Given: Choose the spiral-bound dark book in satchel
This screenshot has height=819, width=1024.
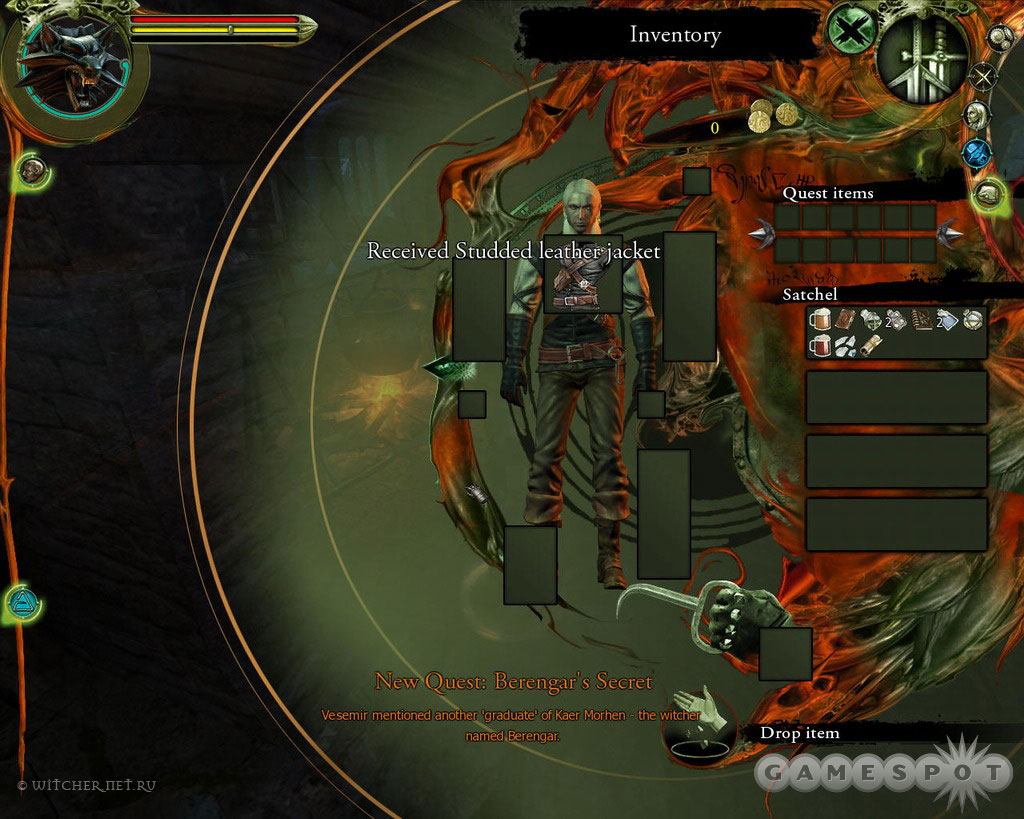Looking at the screenshot, I should click(922, 320).
